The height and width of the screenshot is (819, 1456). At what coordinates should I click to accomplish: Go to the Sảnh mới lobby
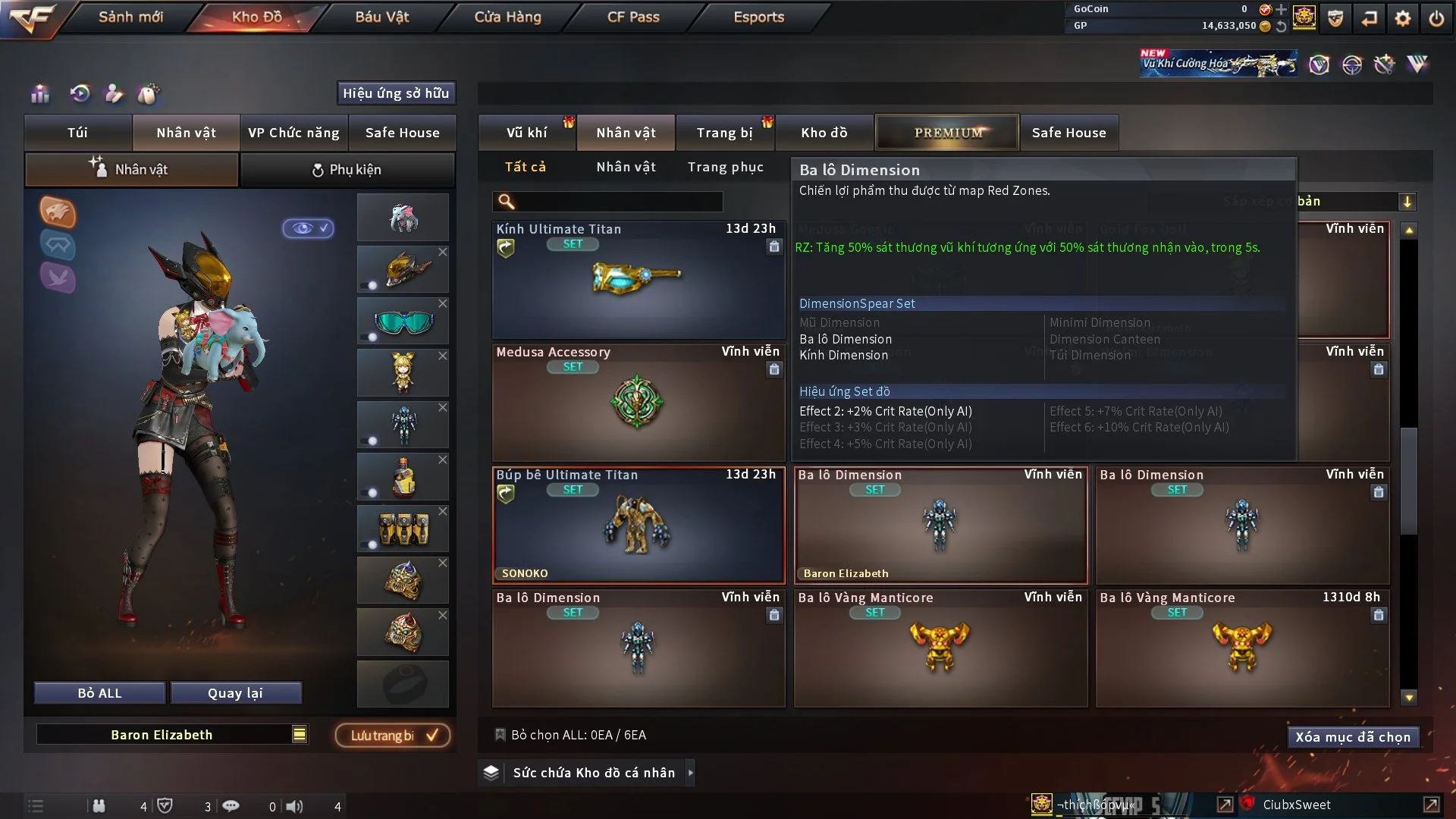click(x=130, y=17)
